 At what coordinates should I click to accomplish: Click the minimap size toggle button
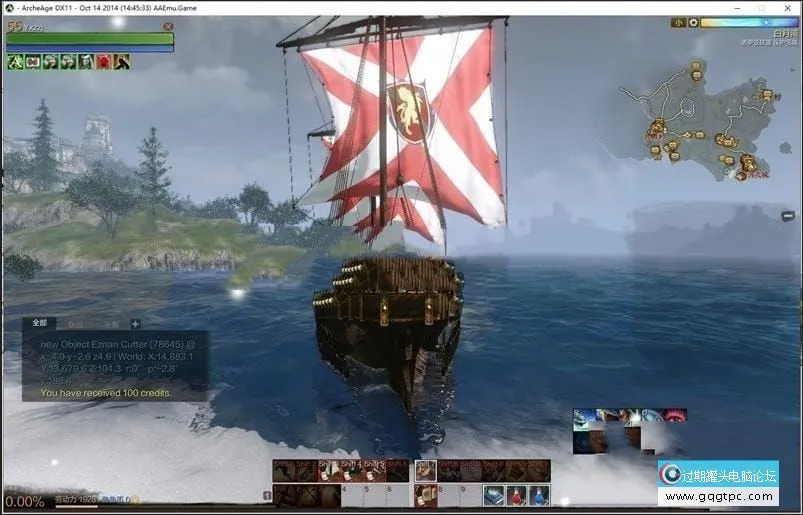678,22
